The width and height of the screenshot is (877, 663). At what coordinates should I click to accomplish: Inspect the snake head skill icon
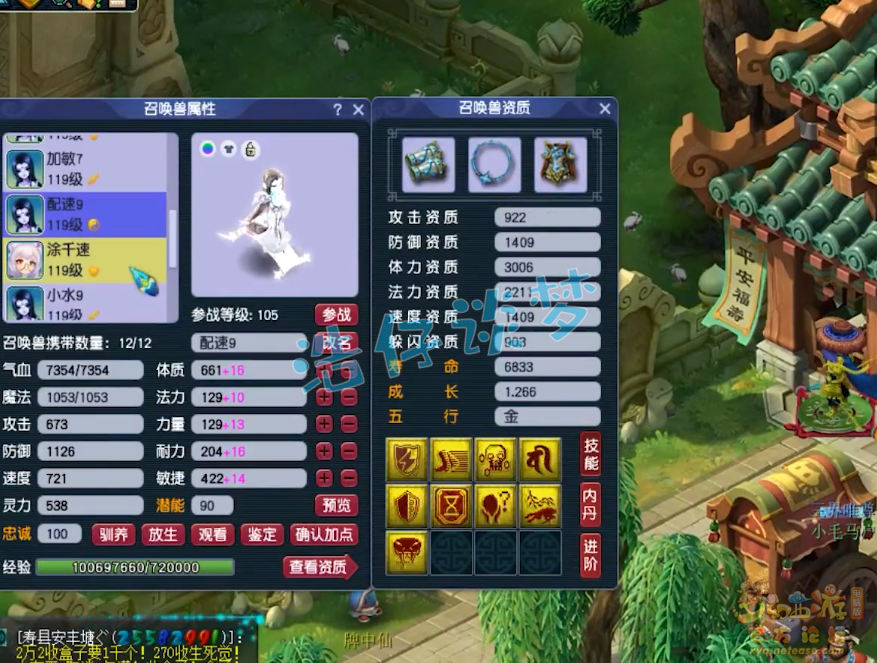[x=406, y=553]
